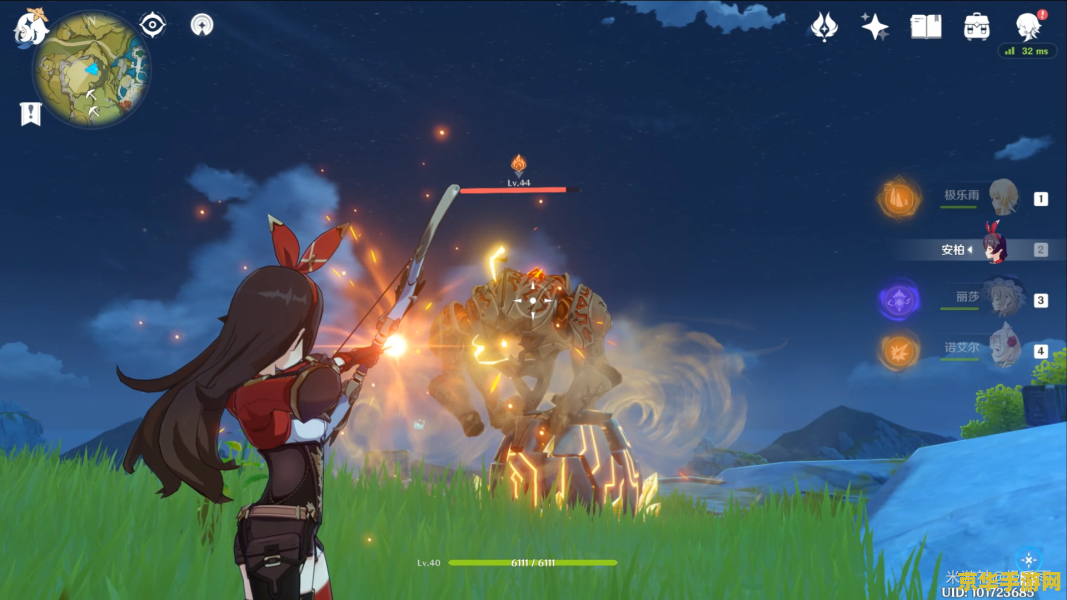Viewport: 1067px width, 600px height.
Task: Select the active character 安柏
Action: point(993,248)
